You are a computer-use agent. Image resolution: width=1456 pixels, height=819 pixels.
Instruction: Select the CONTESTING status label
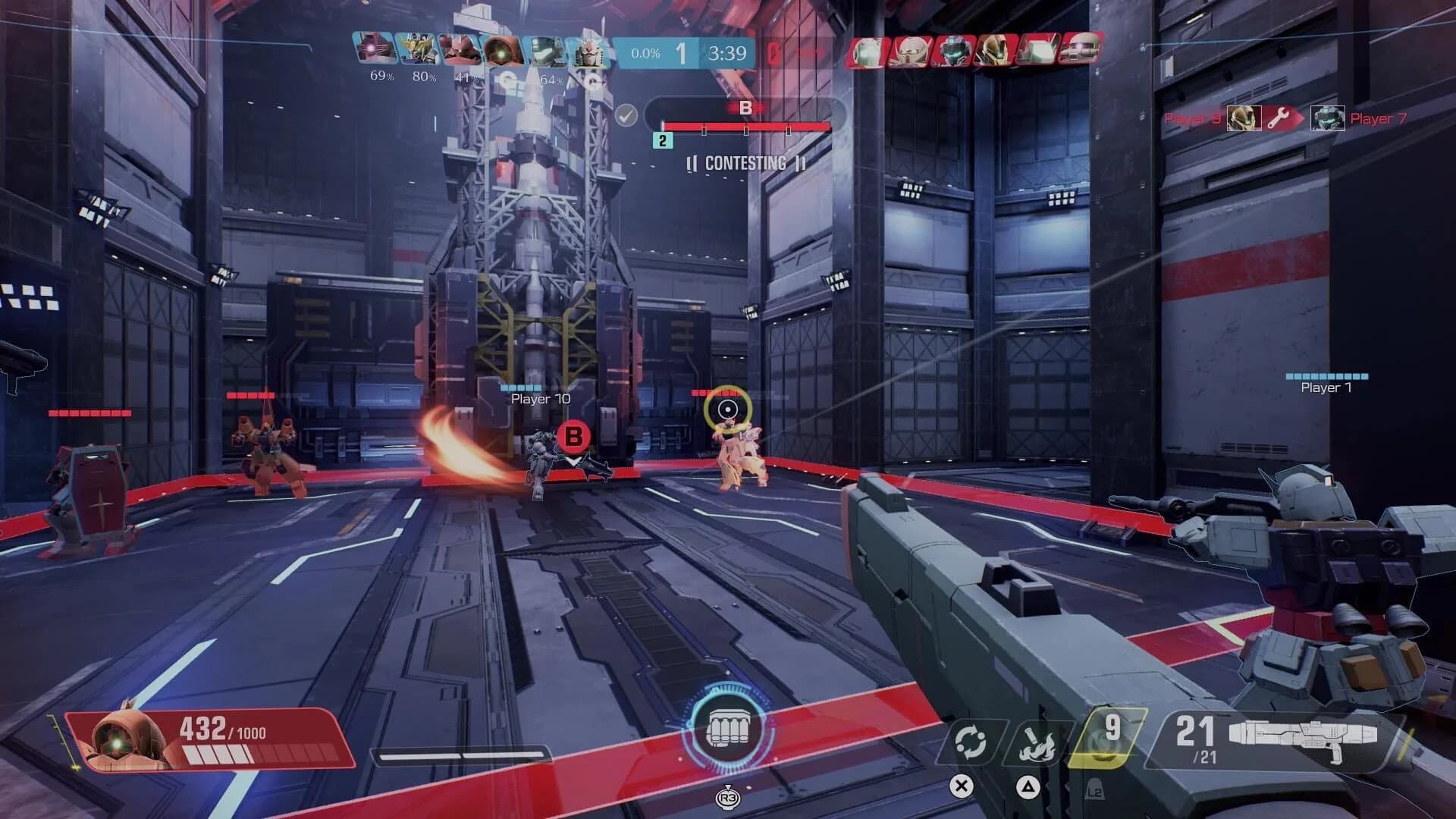click(745, 163)
